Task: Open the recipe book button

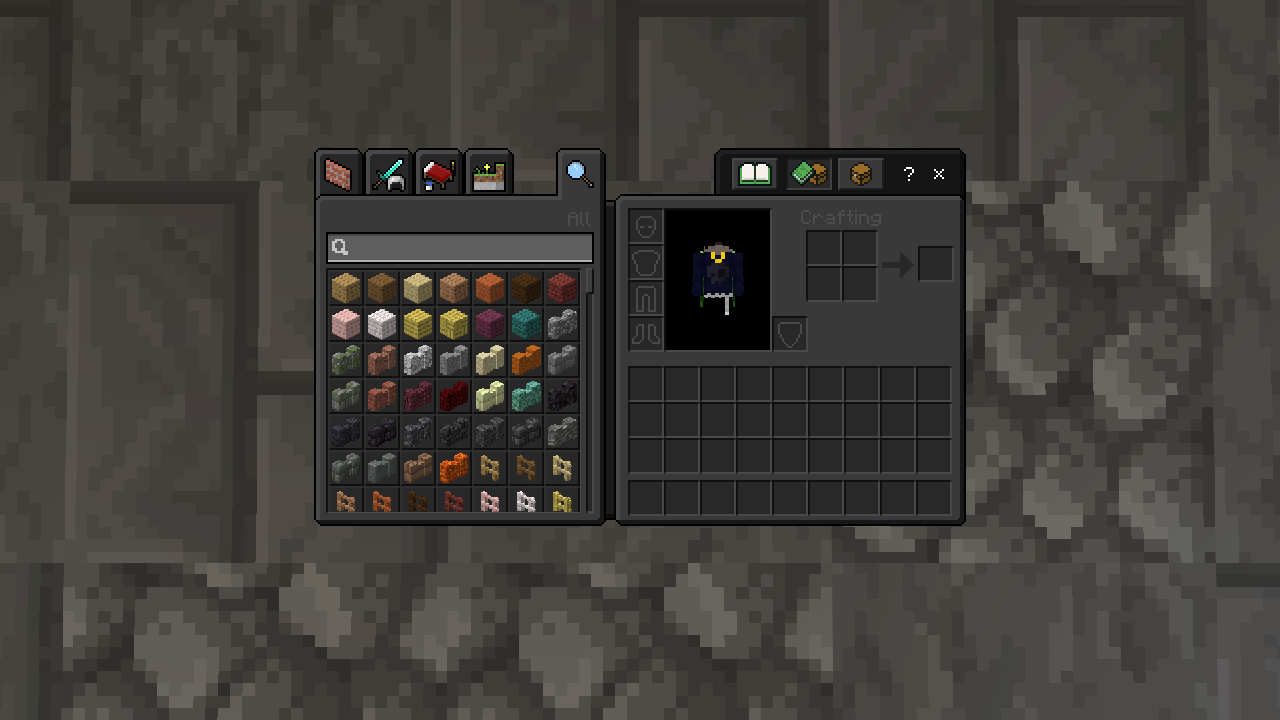Action: tap(755, 174)
